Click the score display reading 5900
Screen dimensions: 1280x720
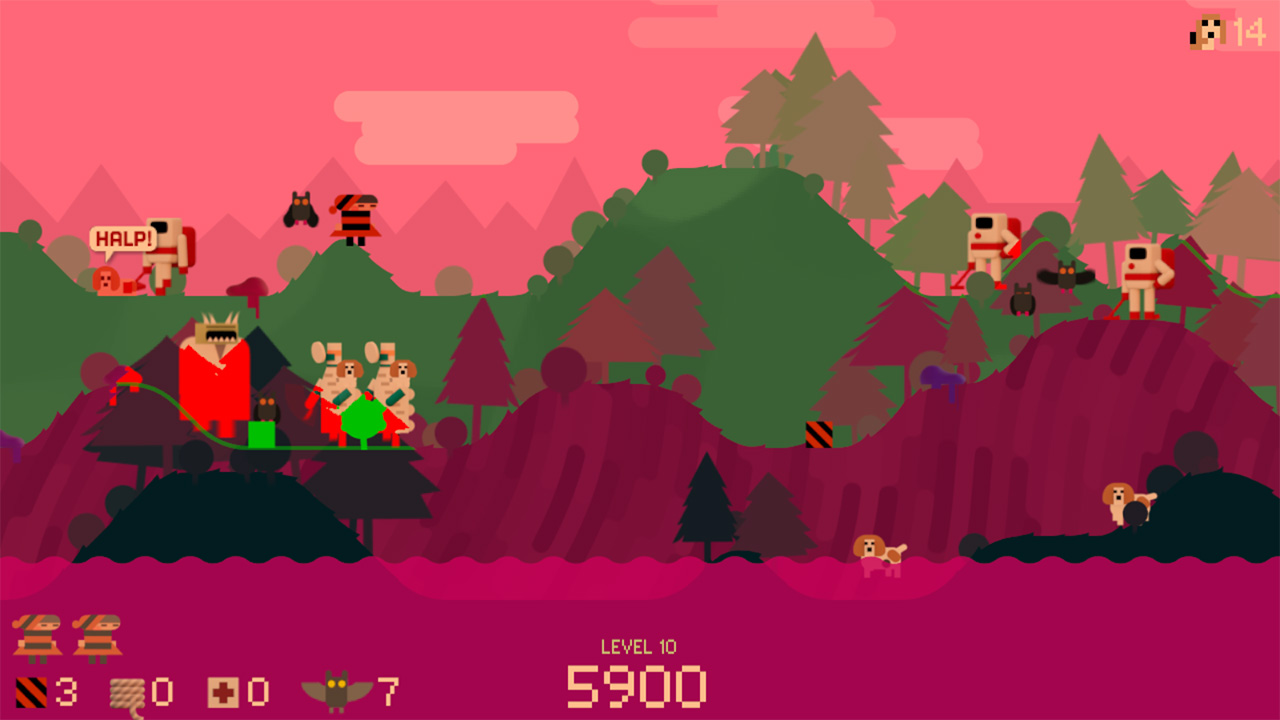(638, 686)
